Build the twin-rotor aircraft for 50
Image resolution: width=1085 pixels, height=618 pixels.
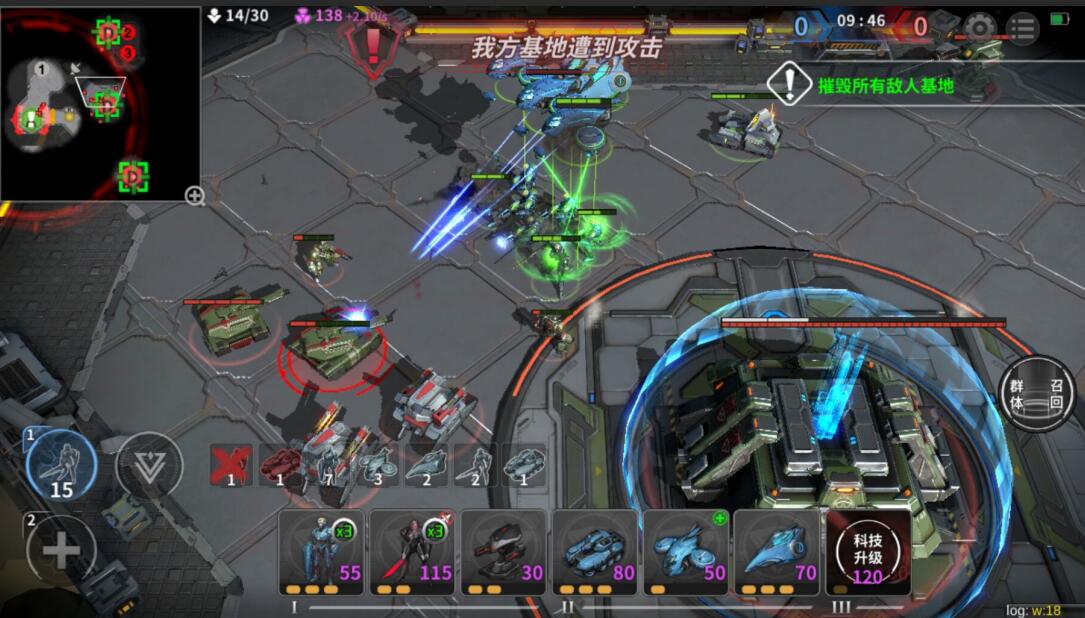[685, 552]
